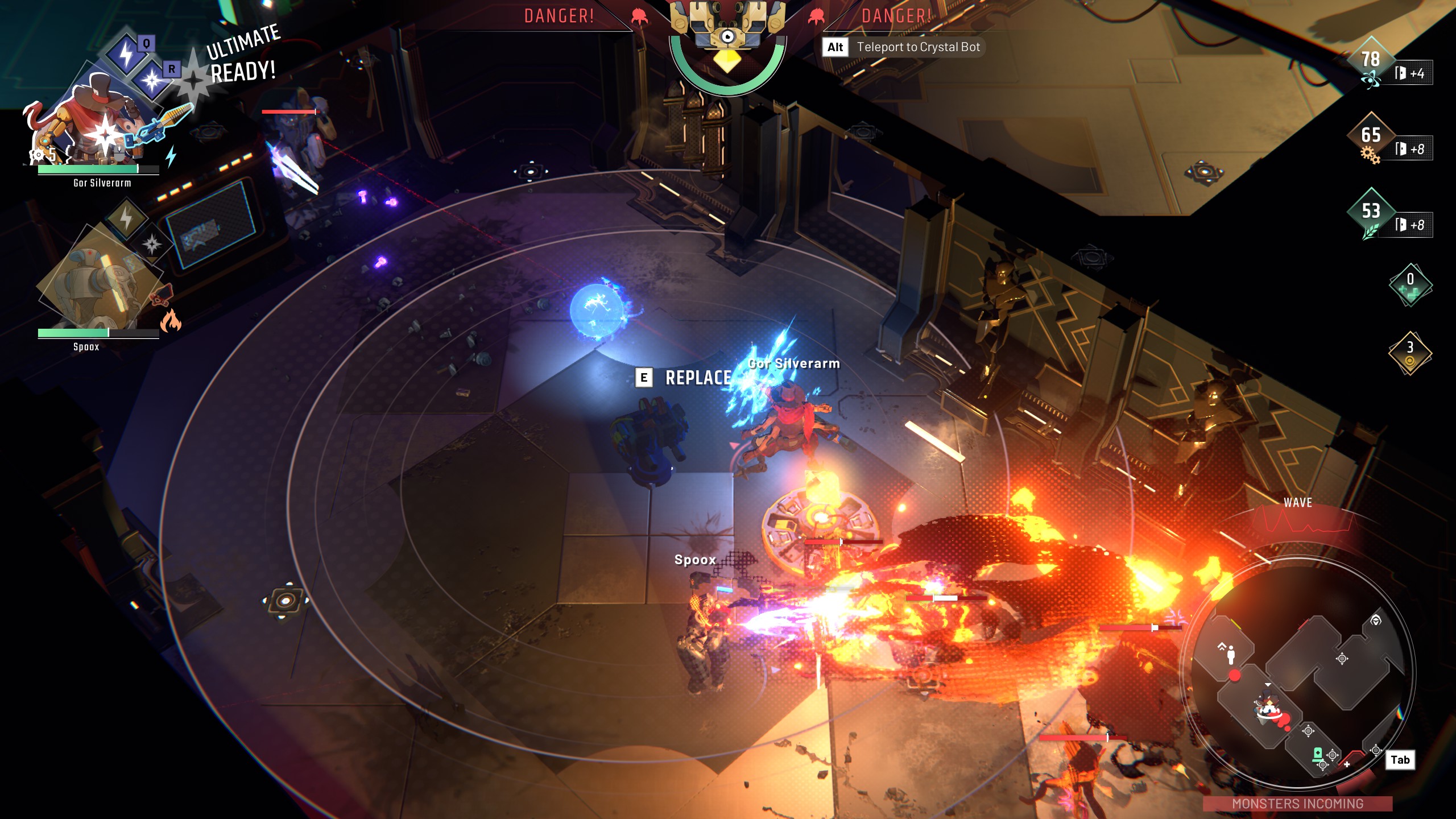Click the science resource counter showing 78
This screenshot has height=819, width=1456.
click(1371, 60)
